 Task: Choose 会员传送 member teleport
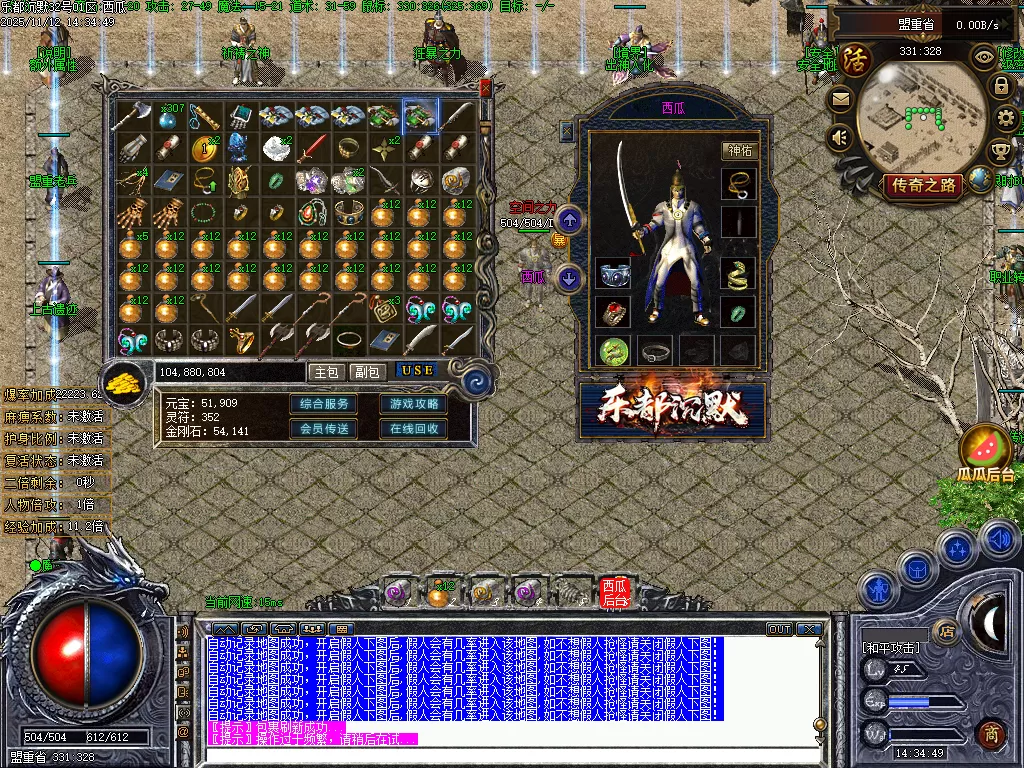click(324, 429)
